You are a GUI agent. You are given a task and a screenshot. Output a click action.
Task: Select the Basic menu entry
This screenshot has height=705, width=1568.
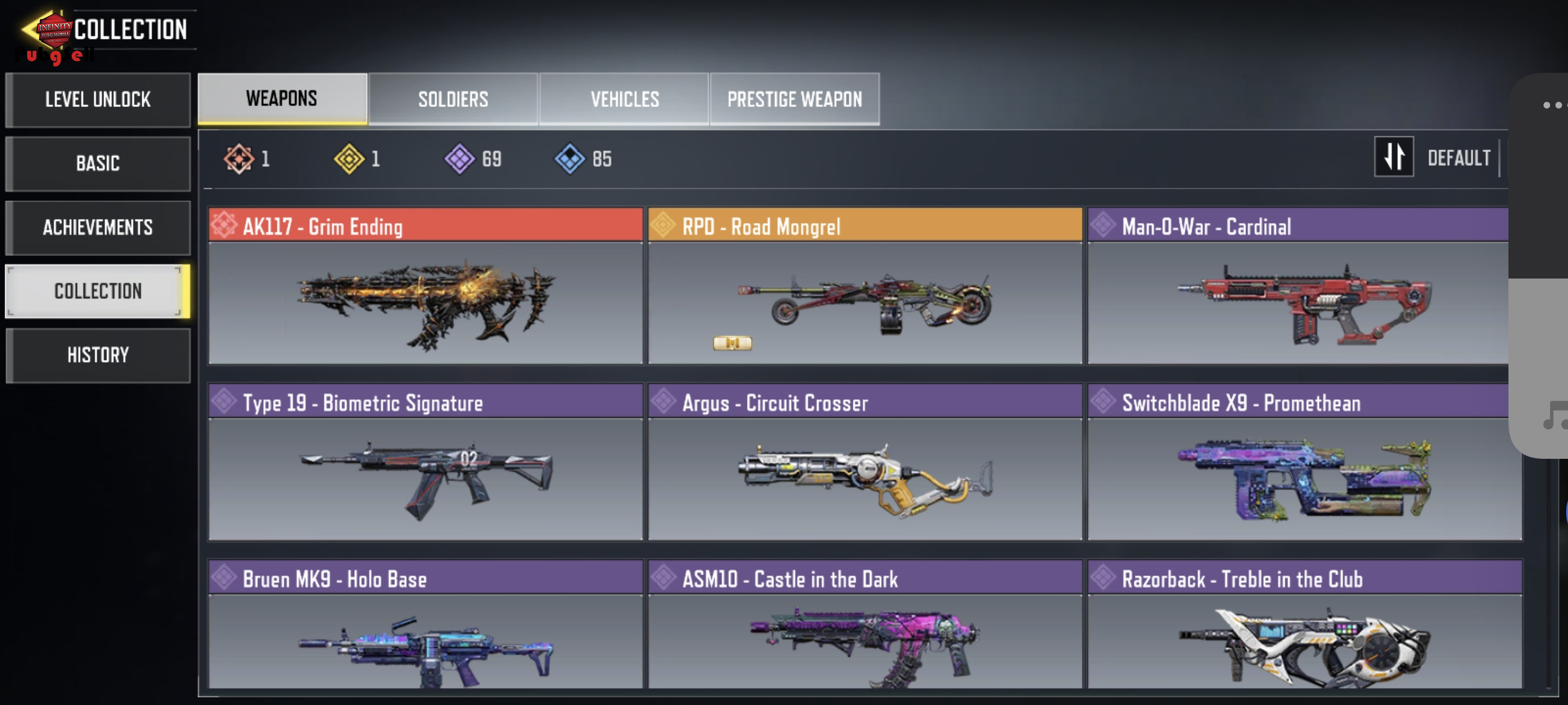[x=98, y=164]
